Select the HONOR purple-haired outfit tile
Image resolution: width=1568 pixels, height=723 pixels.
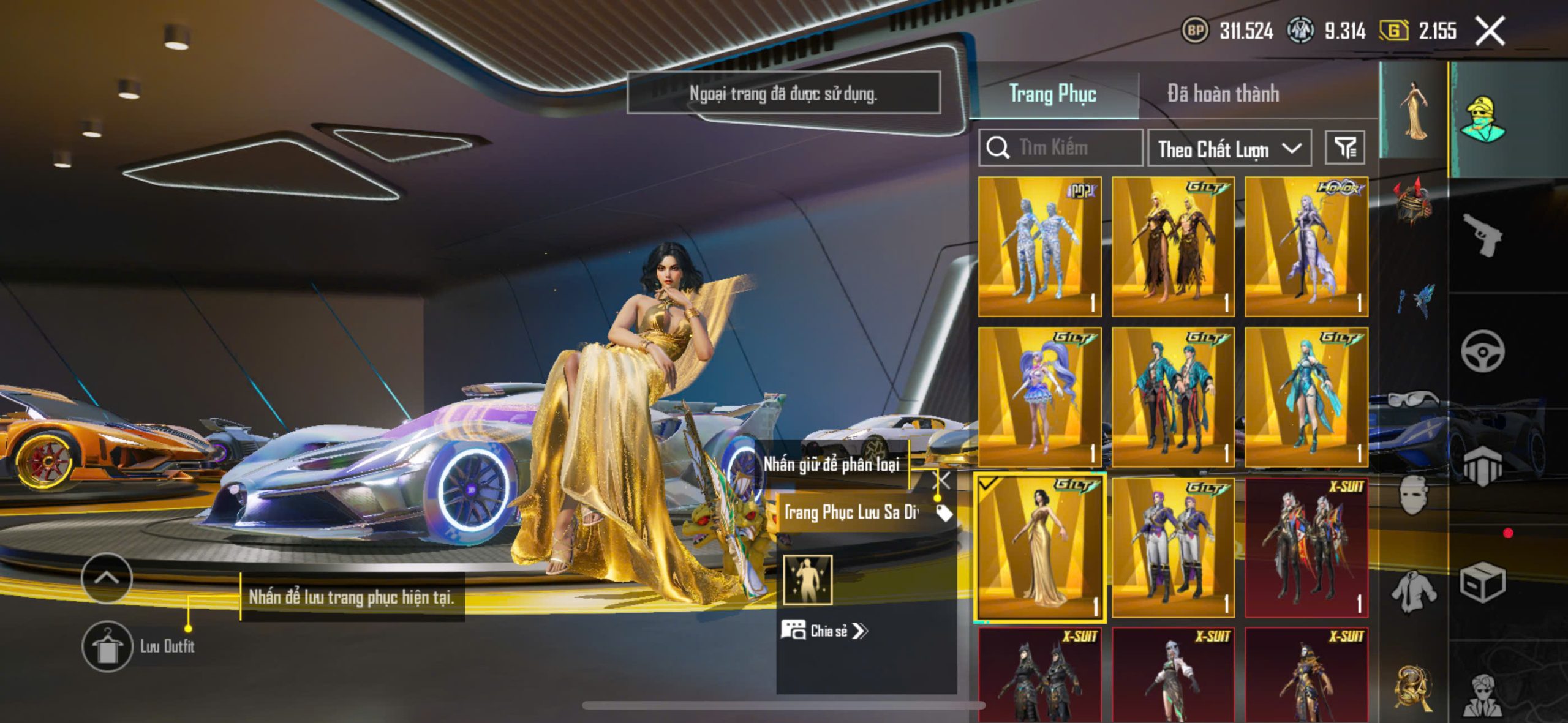1306,247
